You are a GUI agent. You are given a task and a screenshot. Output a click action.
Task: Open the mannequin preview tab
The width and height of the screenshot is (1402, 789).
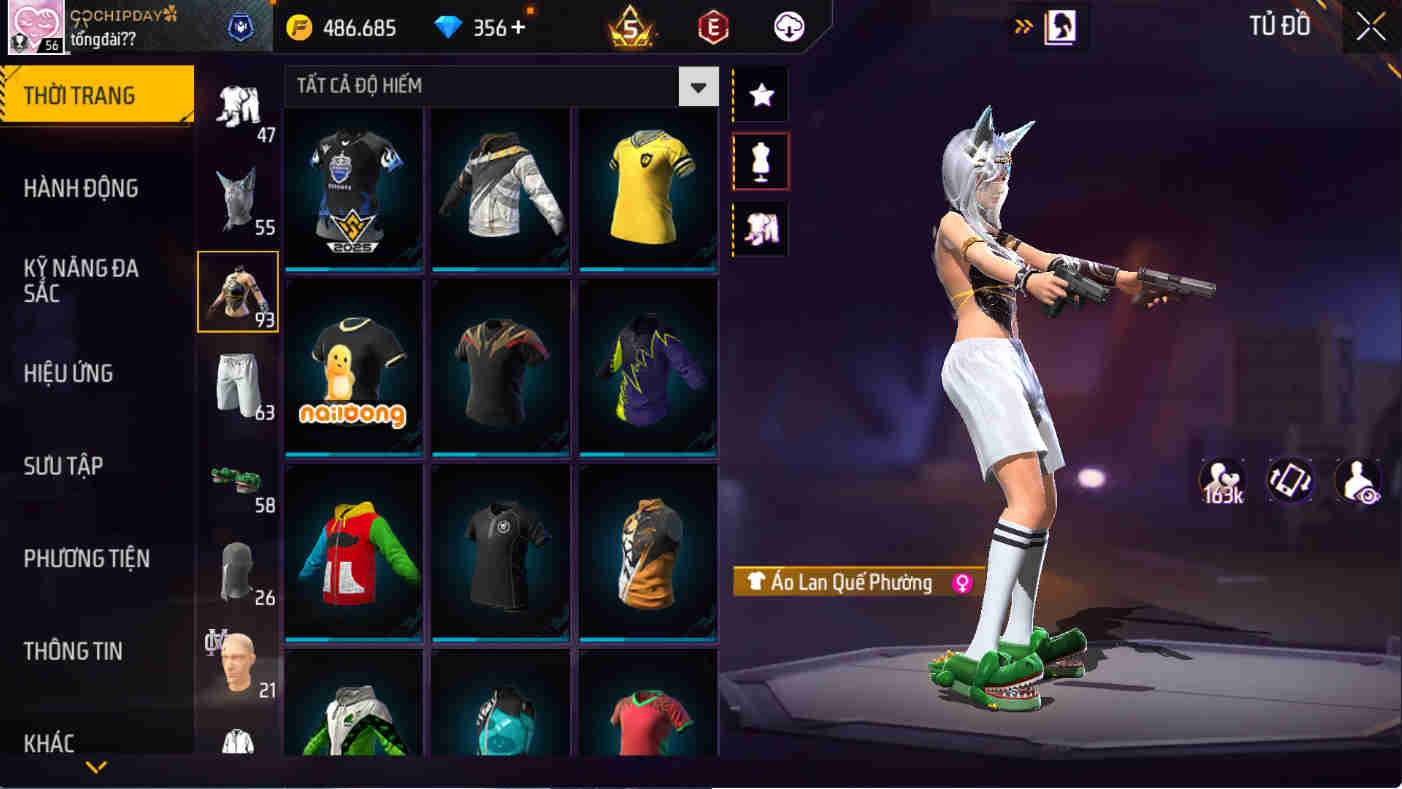759,161
